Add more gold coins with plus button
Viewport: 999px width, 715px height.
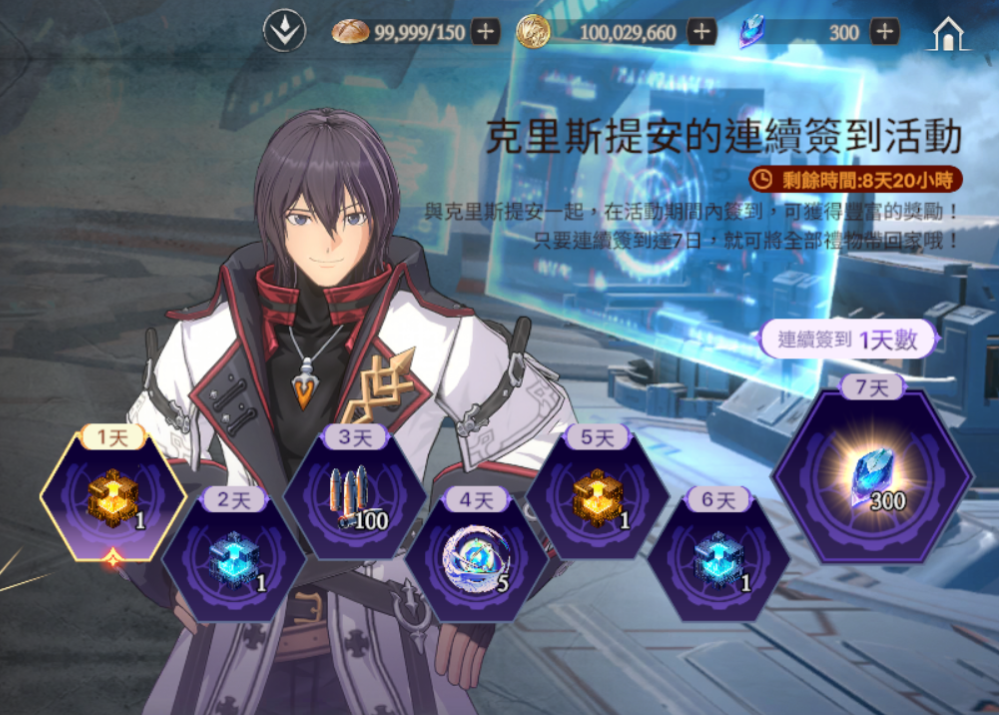pos(702,32)
